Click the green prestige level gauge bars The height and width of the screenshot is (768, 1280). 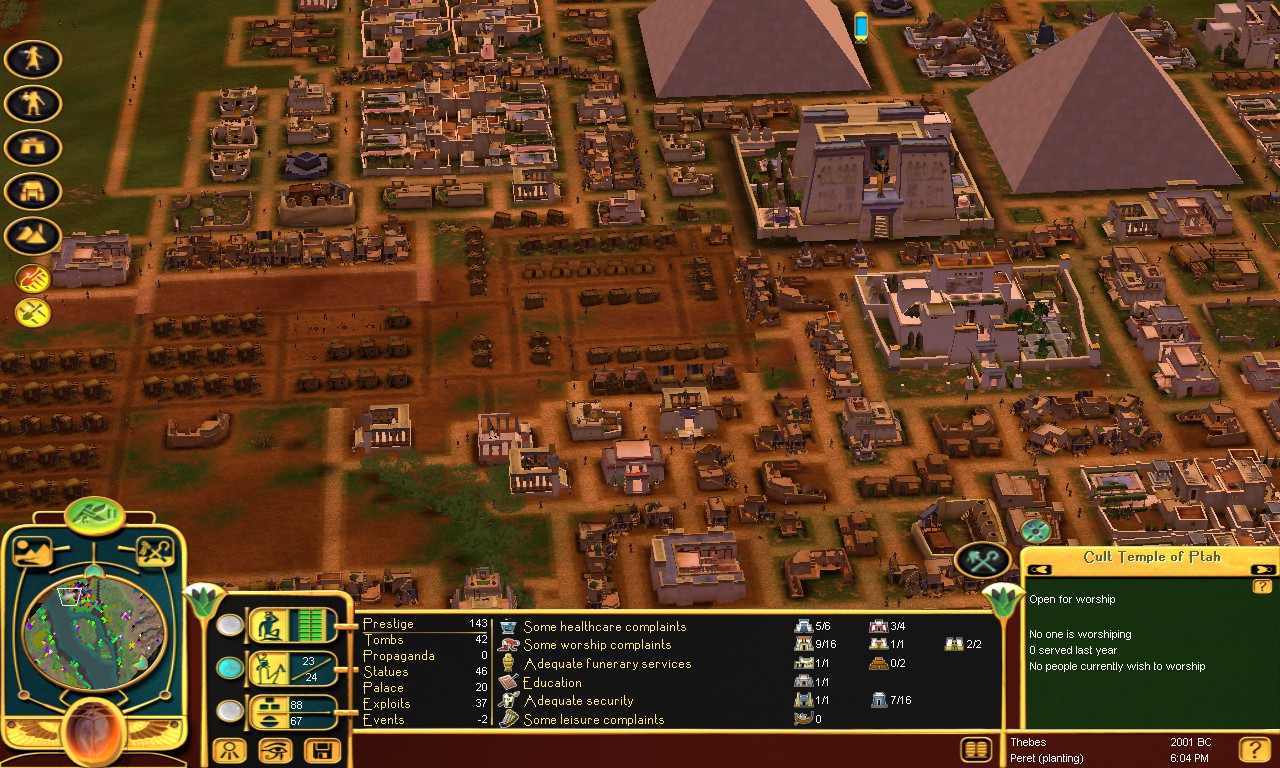pyautogui.click(x=312, y=624)
